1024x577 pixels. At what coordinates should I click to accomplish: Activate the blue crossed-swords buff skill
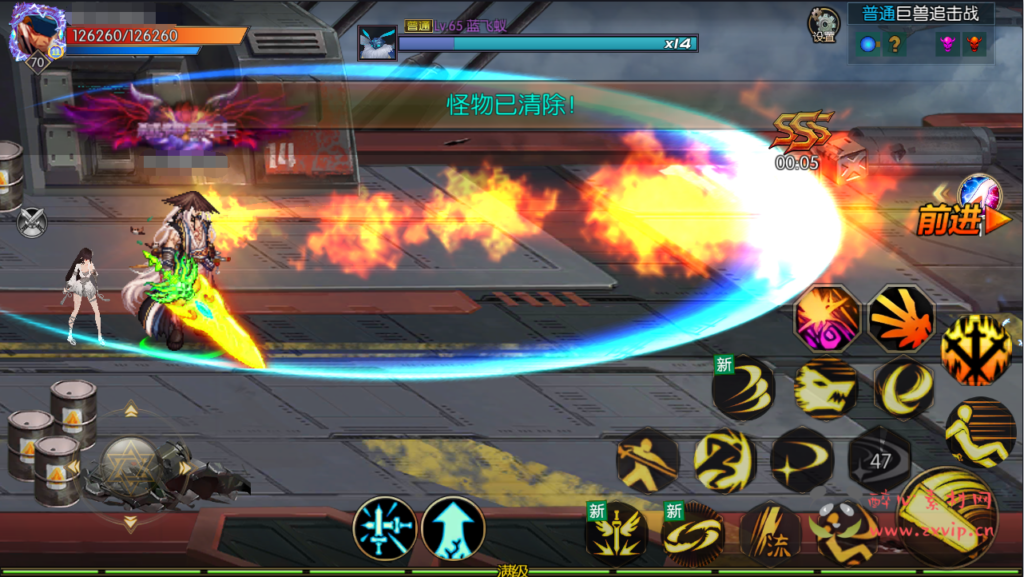coord(385,528)
